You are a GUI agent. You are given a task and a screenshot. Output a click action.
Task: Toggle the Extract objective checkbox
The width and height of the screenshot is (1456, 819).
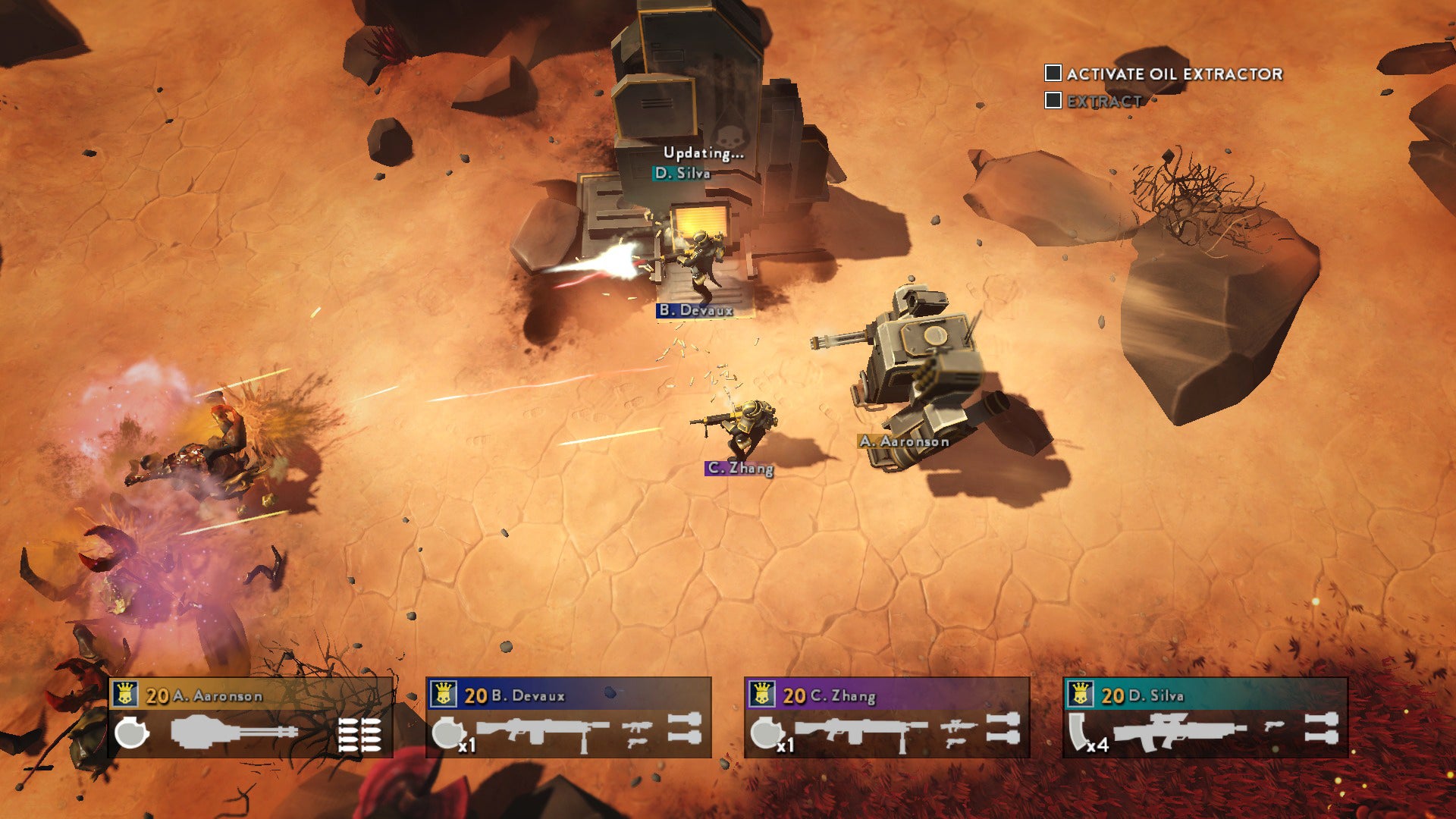[x=1053, y=100]
